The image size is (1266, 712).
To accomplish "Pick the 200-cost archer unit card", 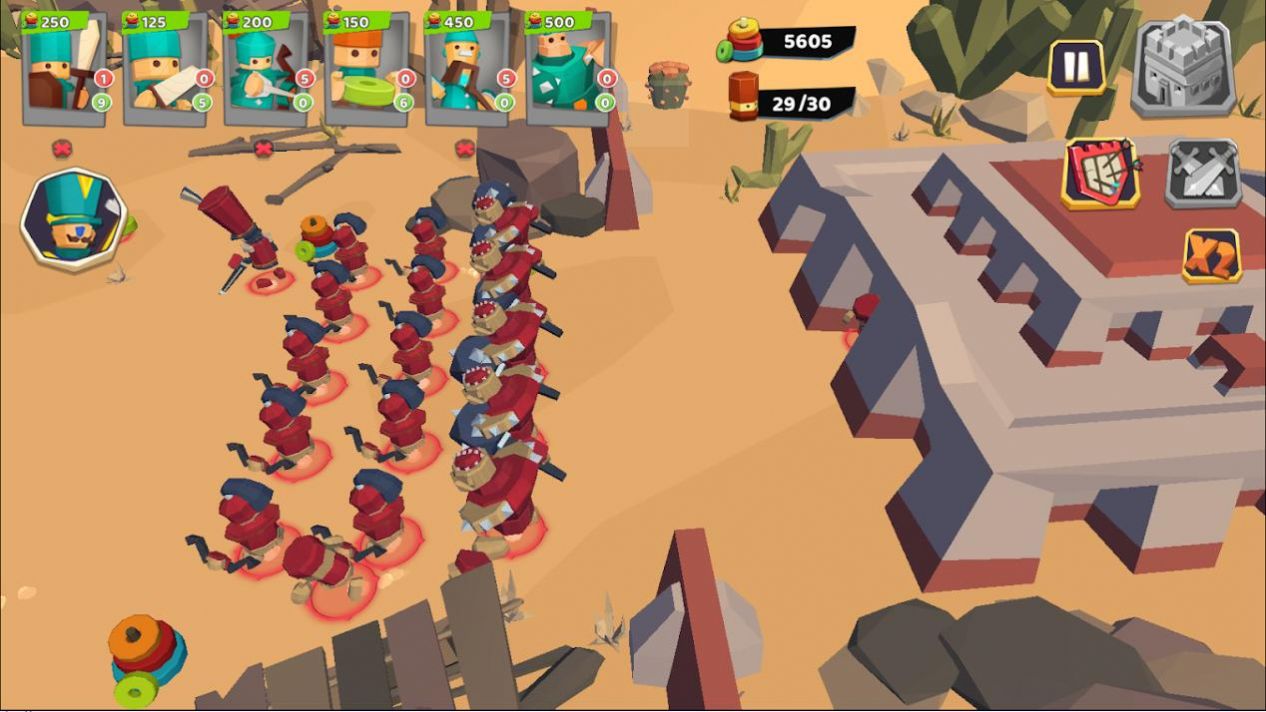I will click(x=266, y=68).
